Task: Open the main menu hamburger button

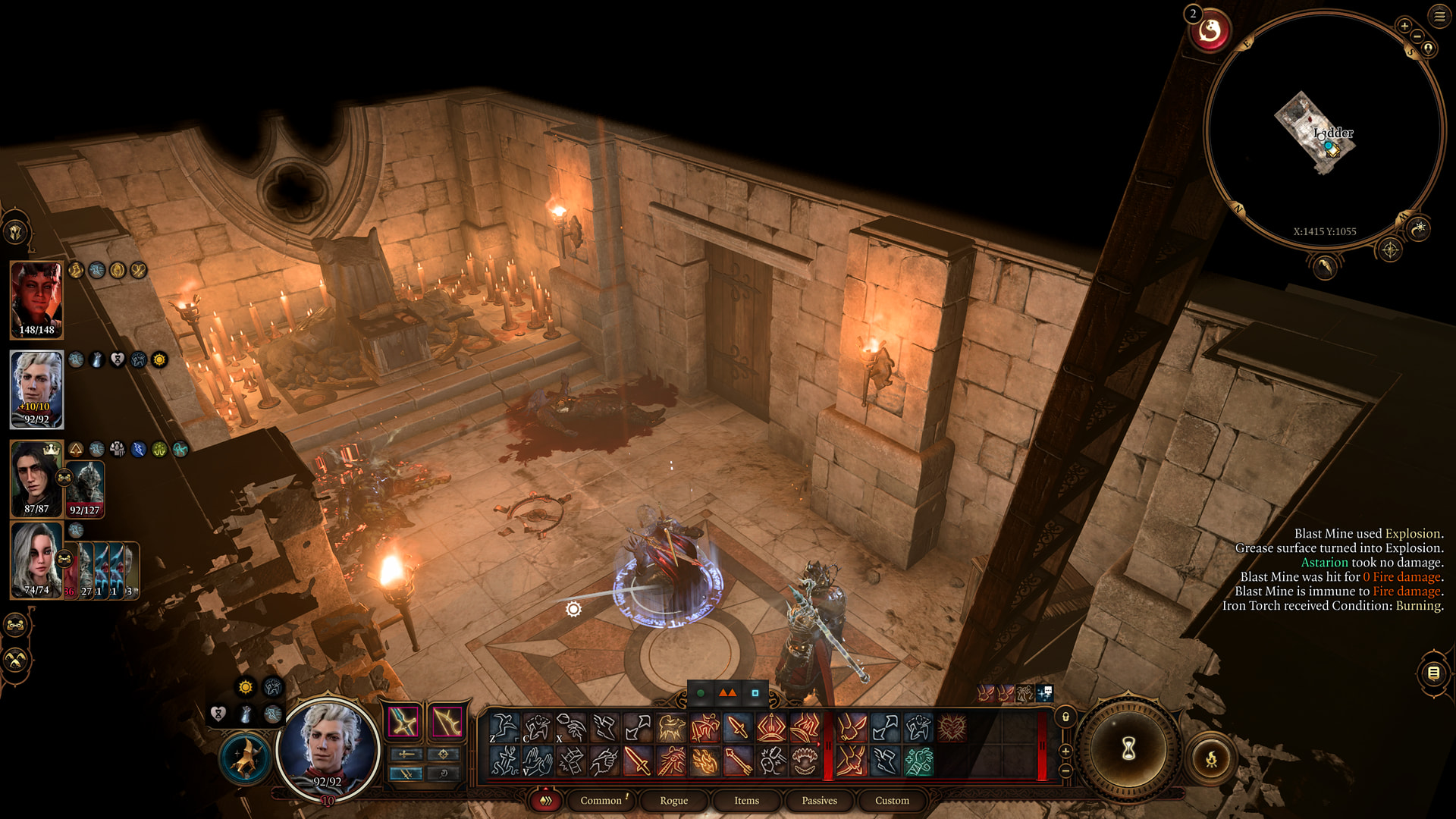Action: coord(1439,16)
